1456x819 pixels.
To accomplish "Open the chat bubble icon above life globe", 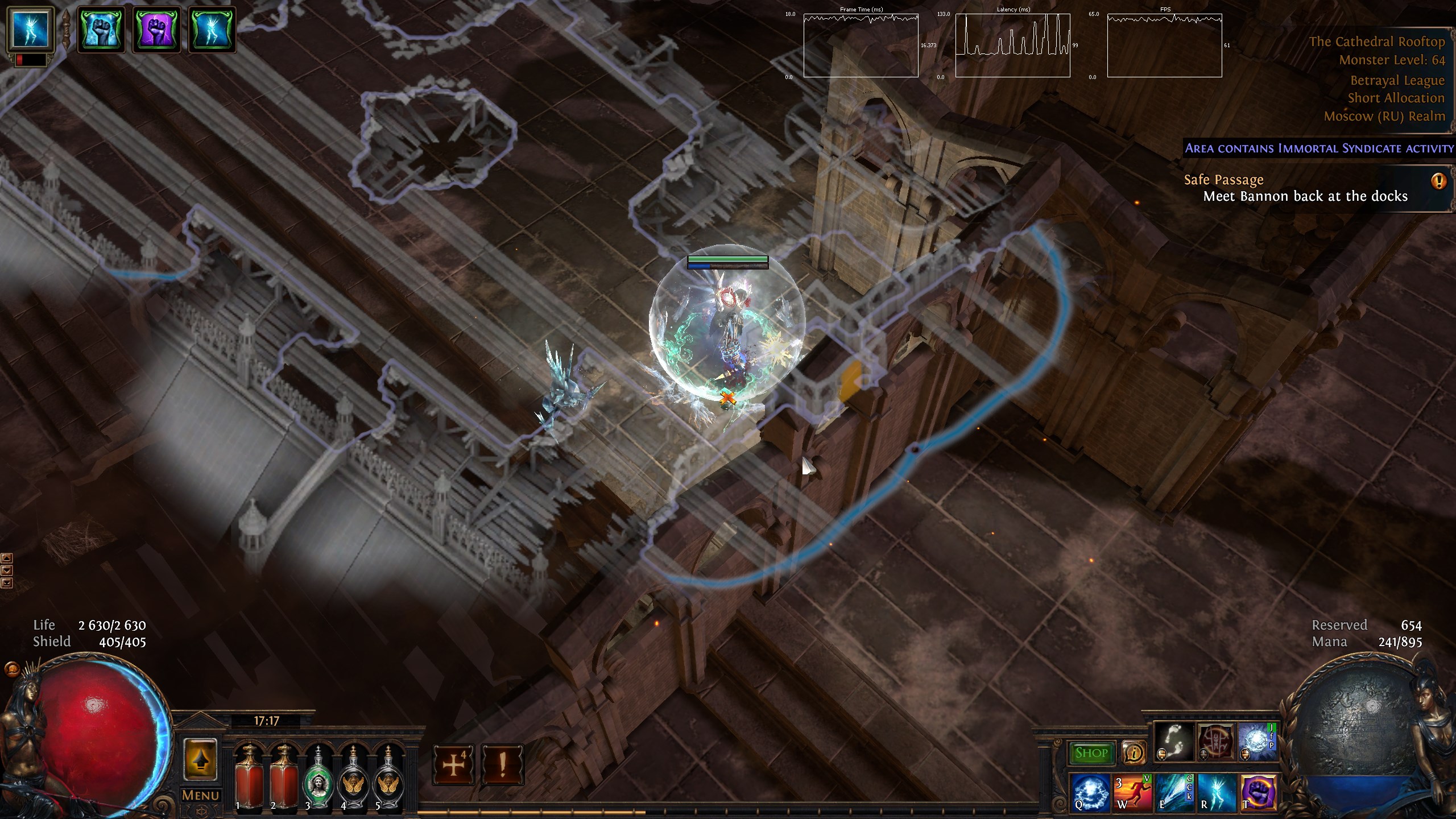I will click(x=10, y=669).
